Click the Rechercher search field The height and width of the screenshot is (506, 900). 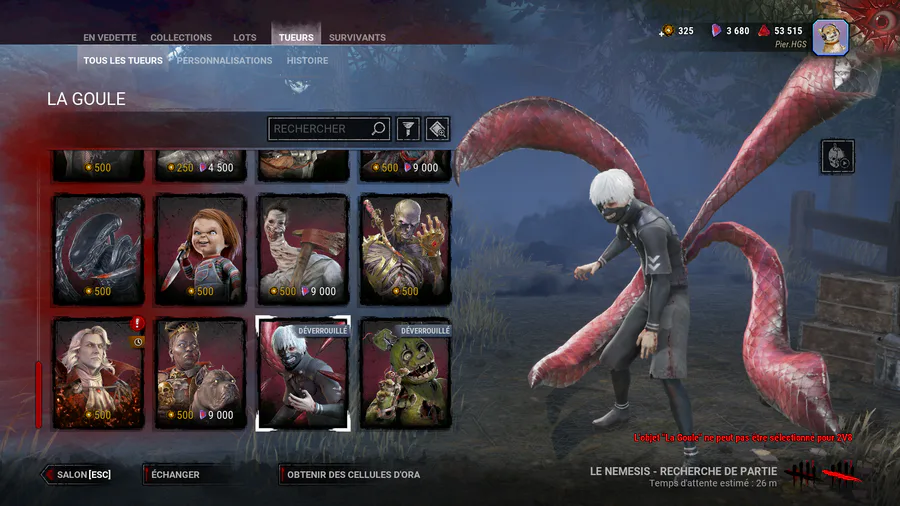click(x=320, y=129)
